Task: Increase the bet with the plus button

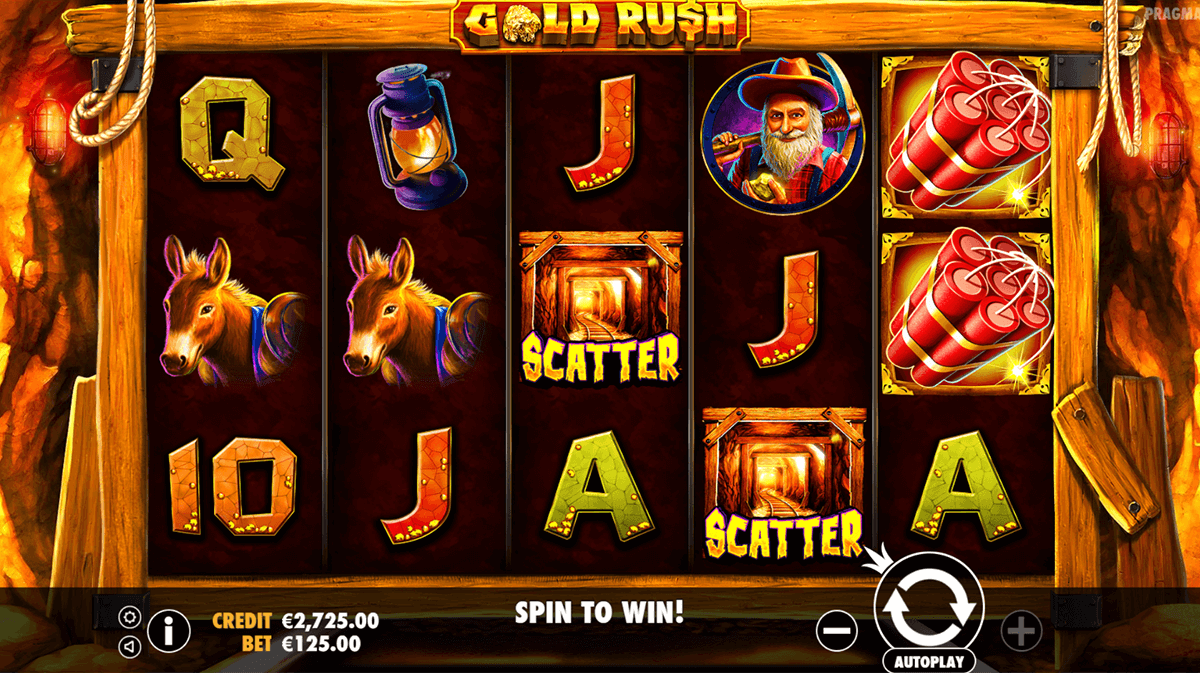Action: [x=1020, y=630]
